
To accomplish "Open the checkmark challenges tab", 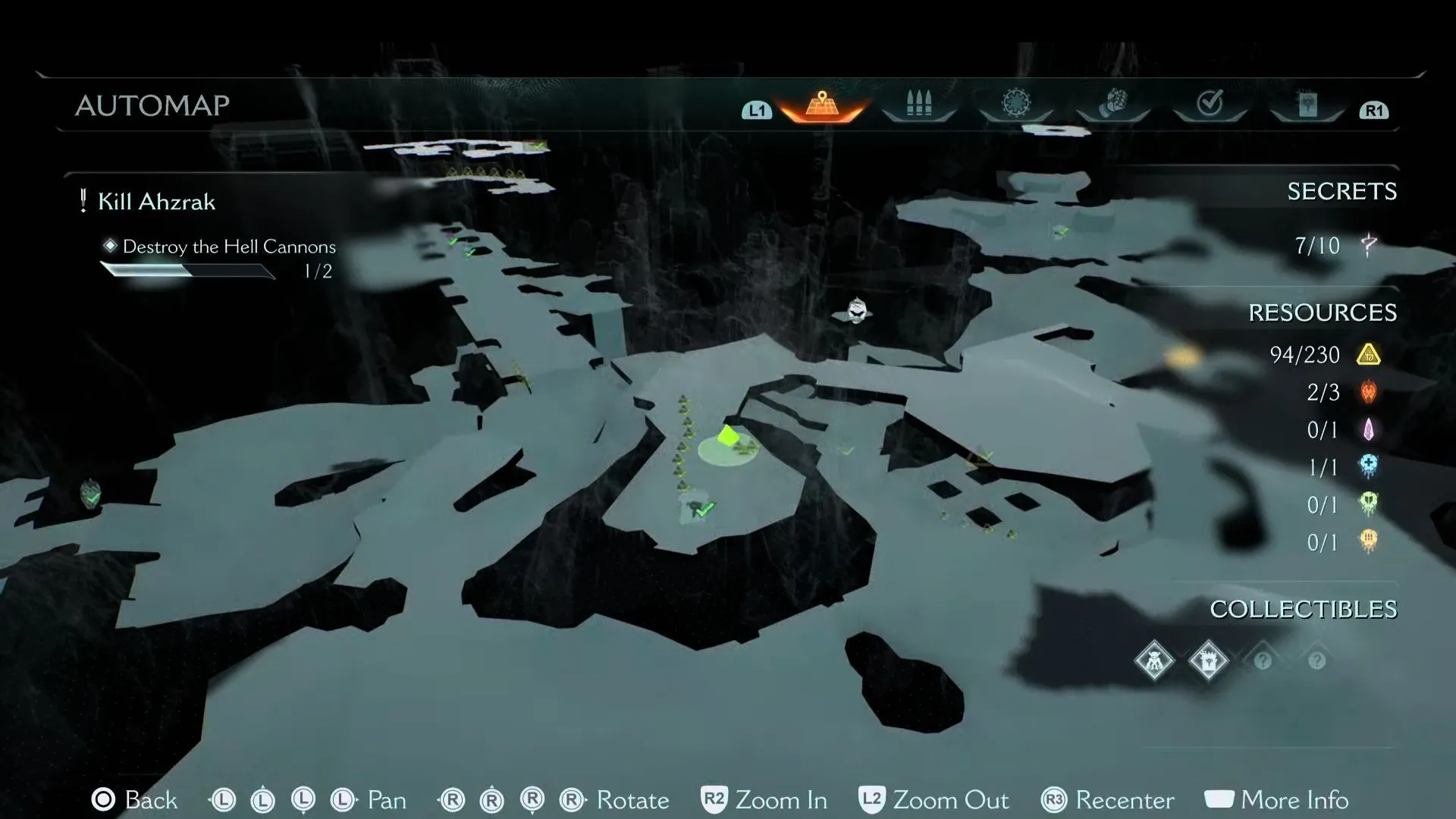I will [1210, 103].
